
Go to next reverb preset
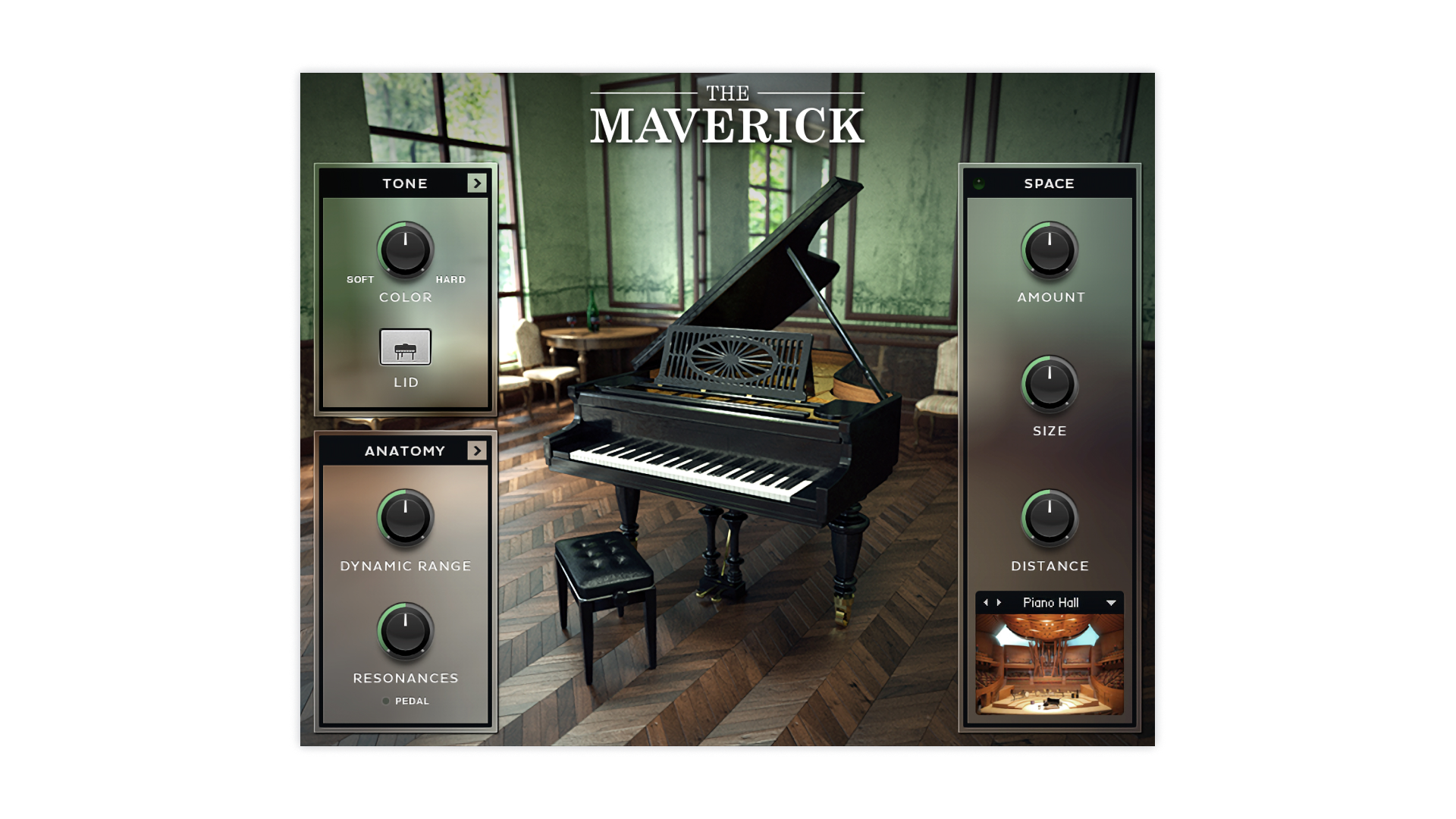point(999,603)
